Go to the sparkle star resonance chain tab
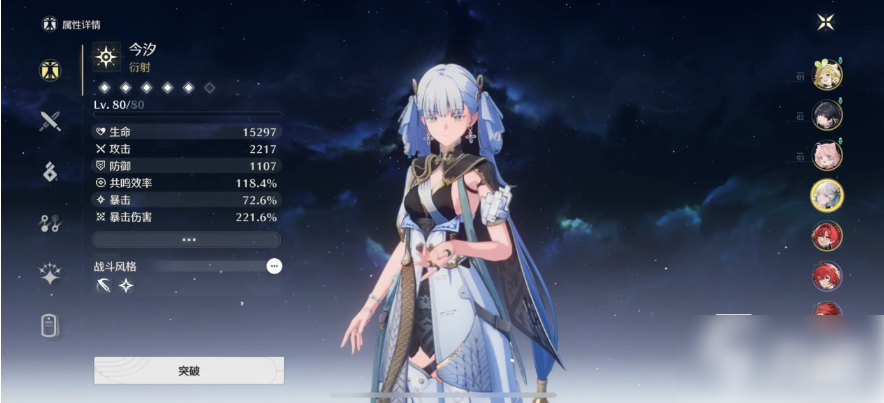Screen dimensions: 884x403 tap(50, 275)
